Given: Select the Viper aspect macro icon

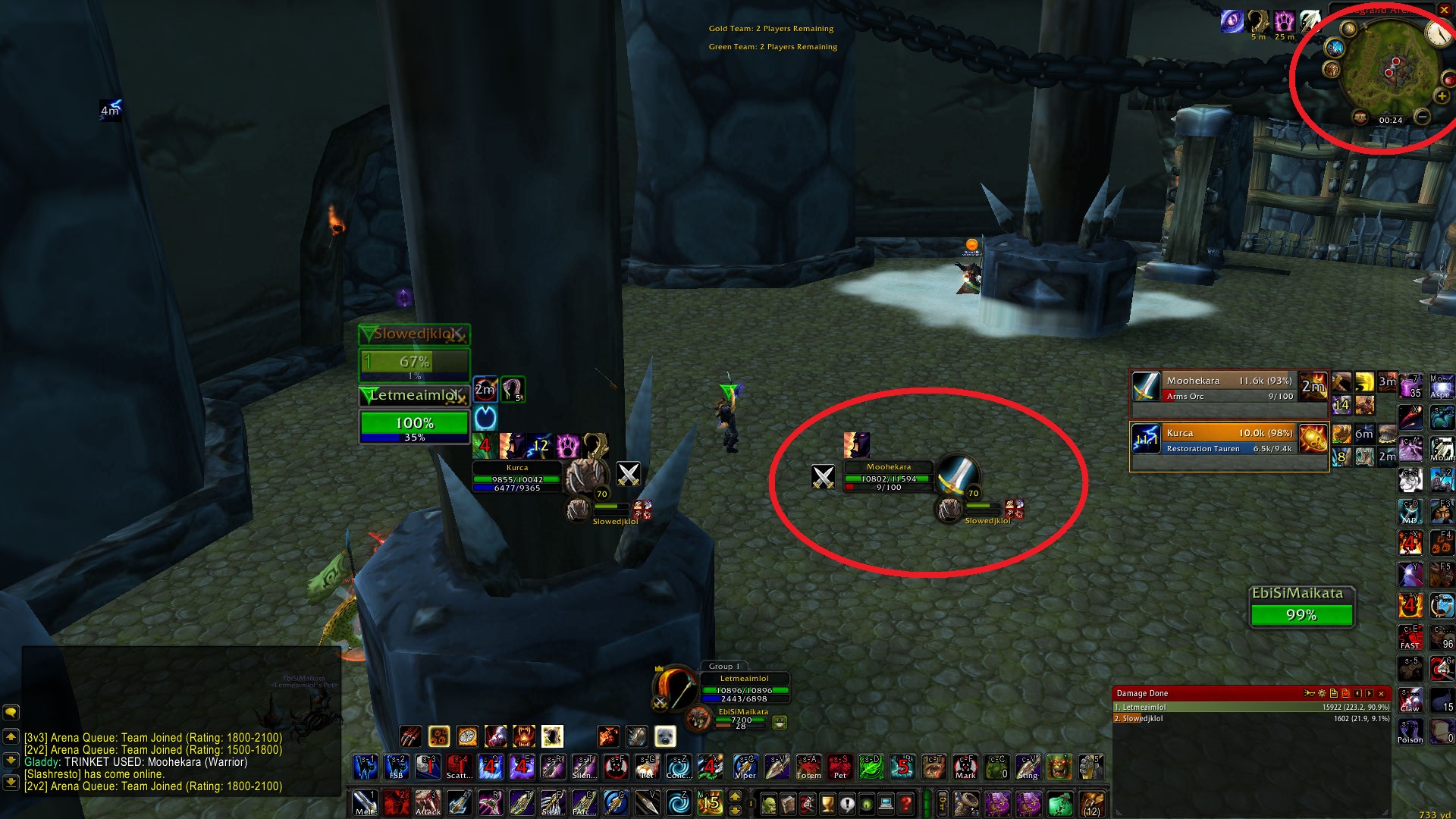Looking at the screenshot, I should point(745,767).
